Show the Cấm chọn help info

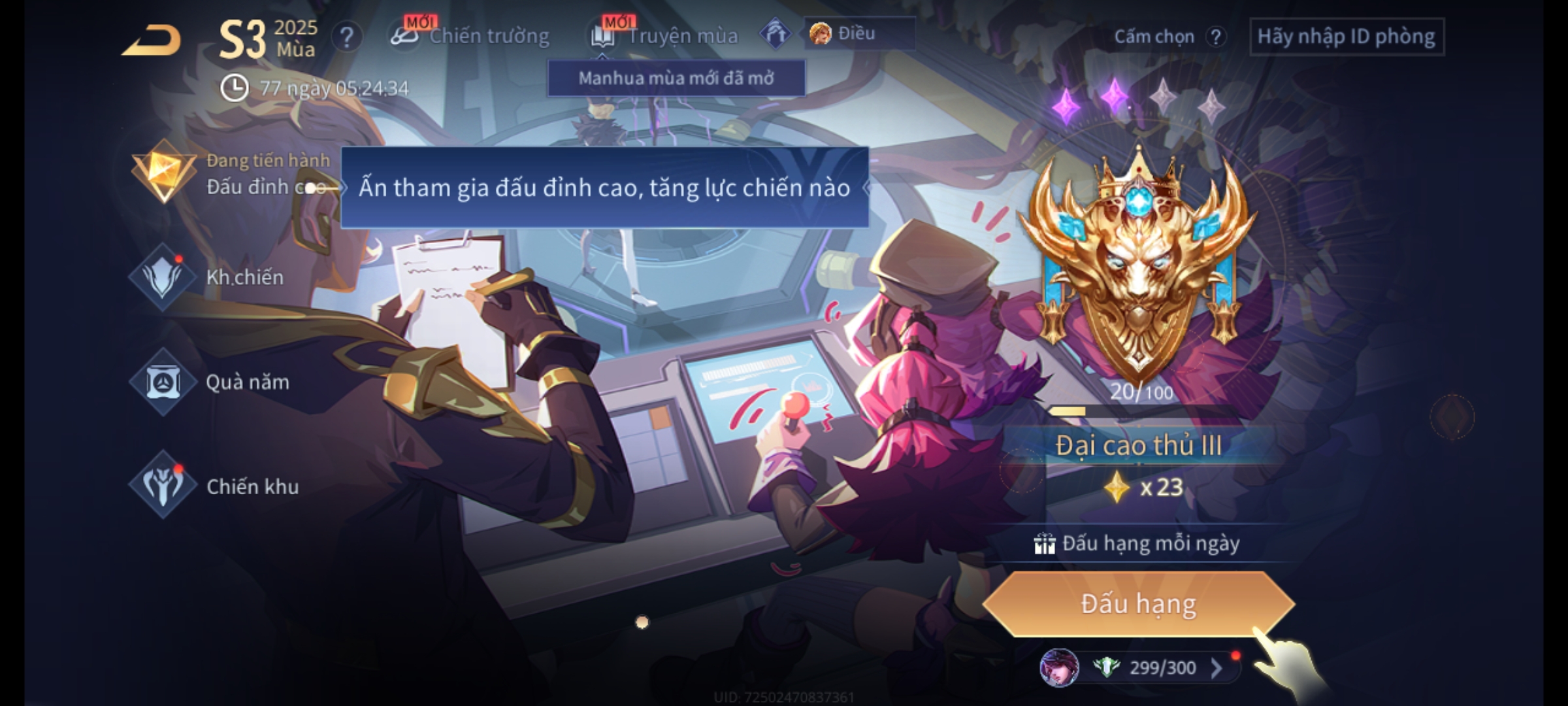(1215, 37)
